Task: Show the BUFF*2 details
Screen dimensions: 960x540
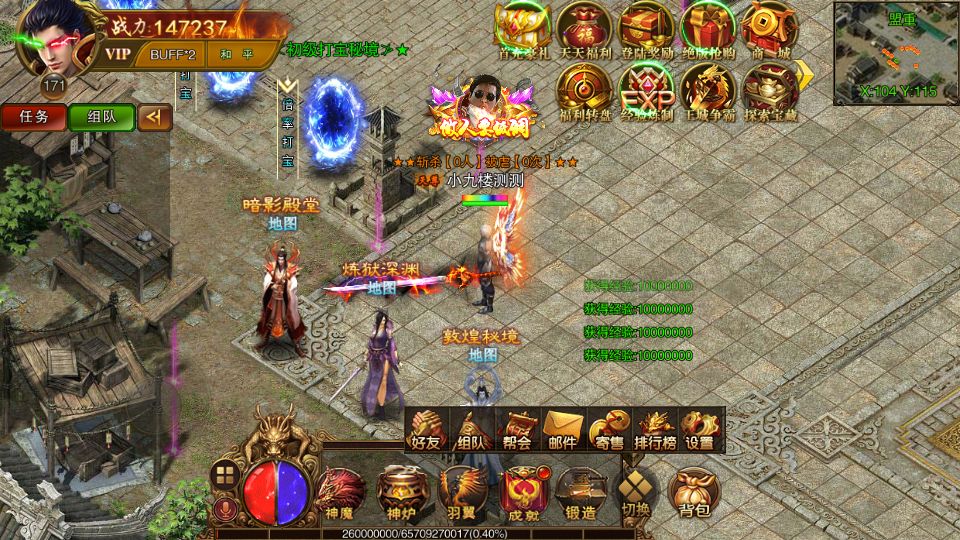Action: point(173,54)
